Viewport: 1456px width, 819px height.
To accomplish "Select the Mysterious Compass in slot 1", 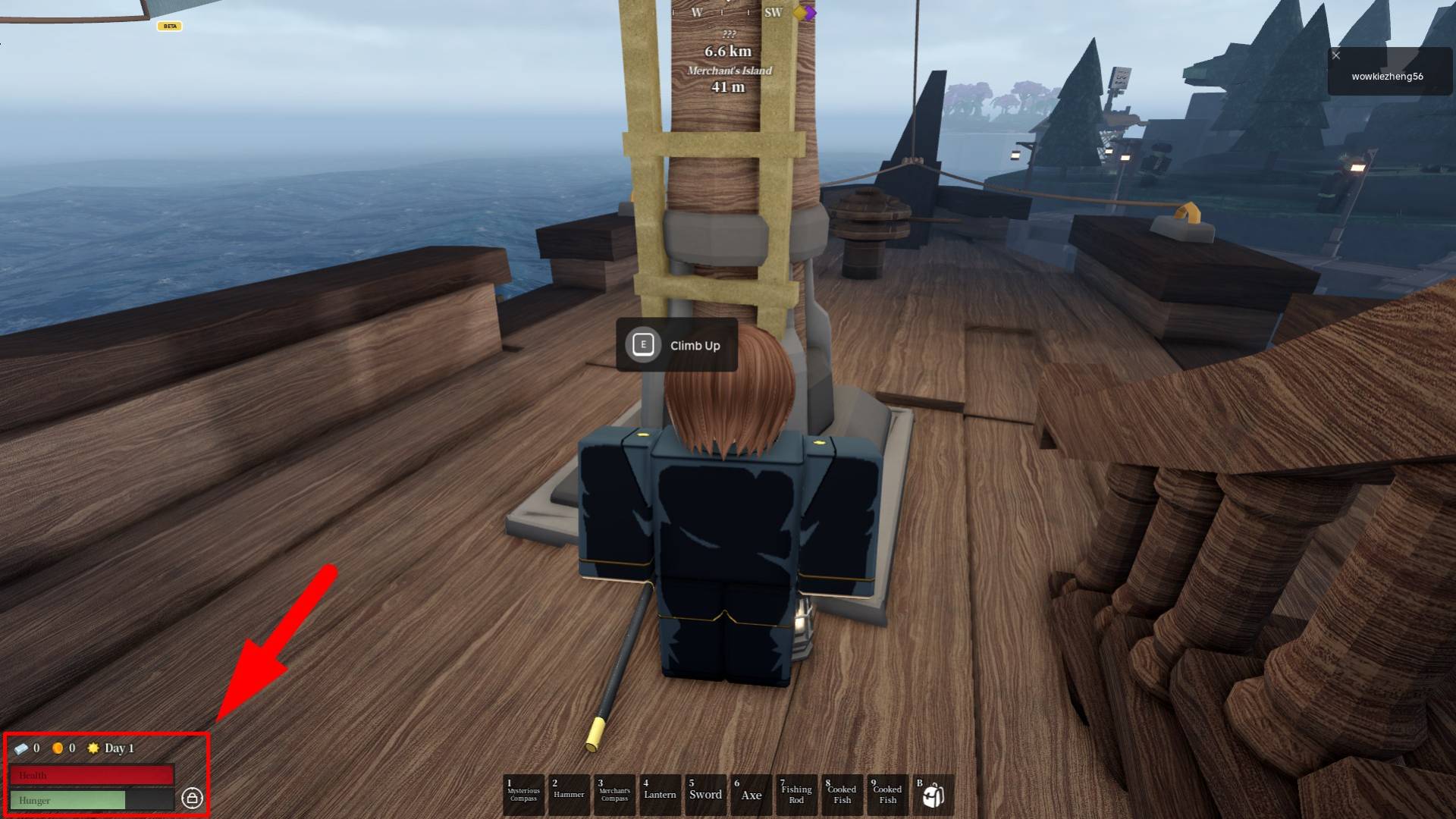I will 523,794.
